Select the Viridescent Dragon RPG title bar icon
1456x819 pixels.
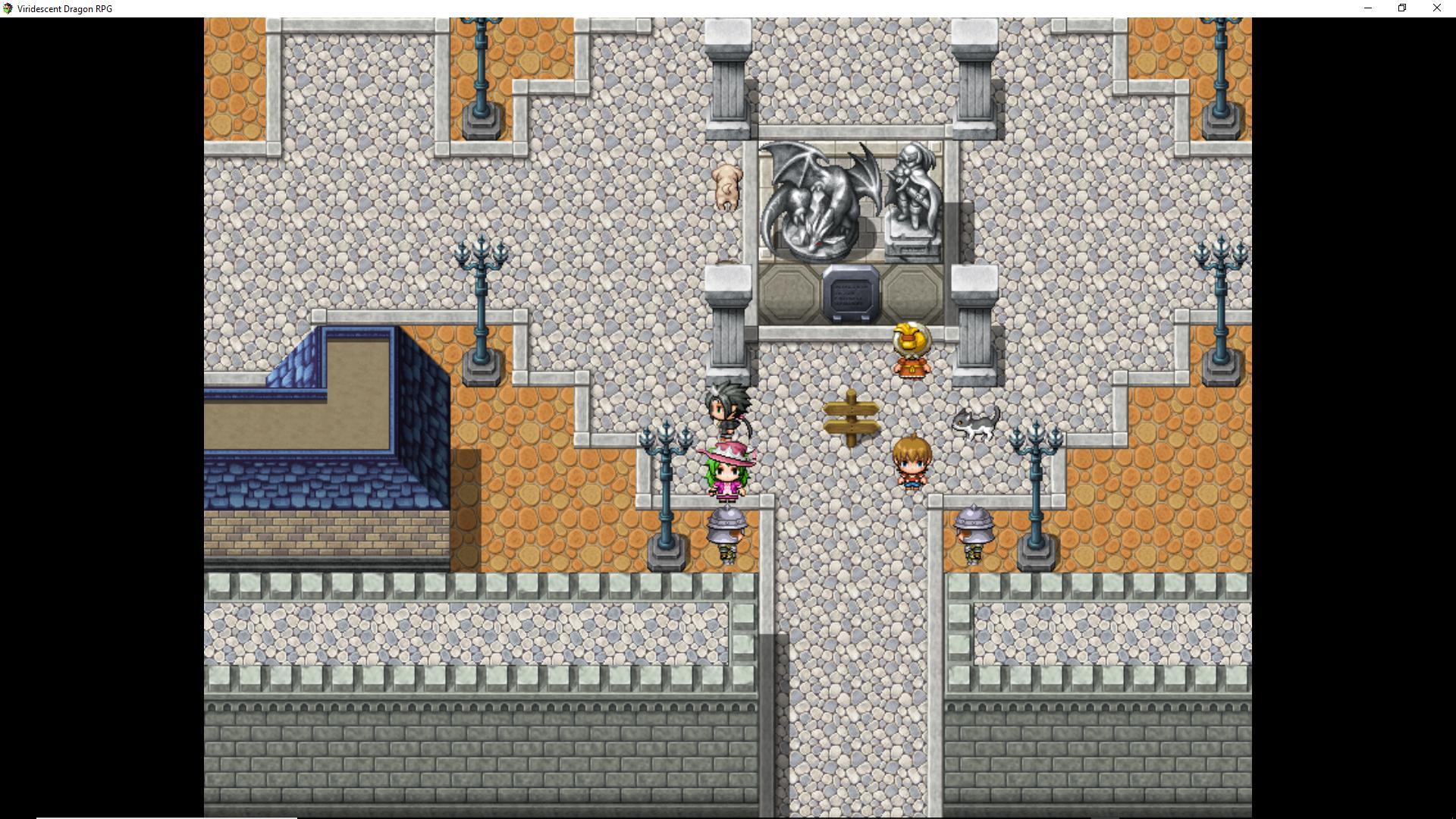click(x=8, y=8)
